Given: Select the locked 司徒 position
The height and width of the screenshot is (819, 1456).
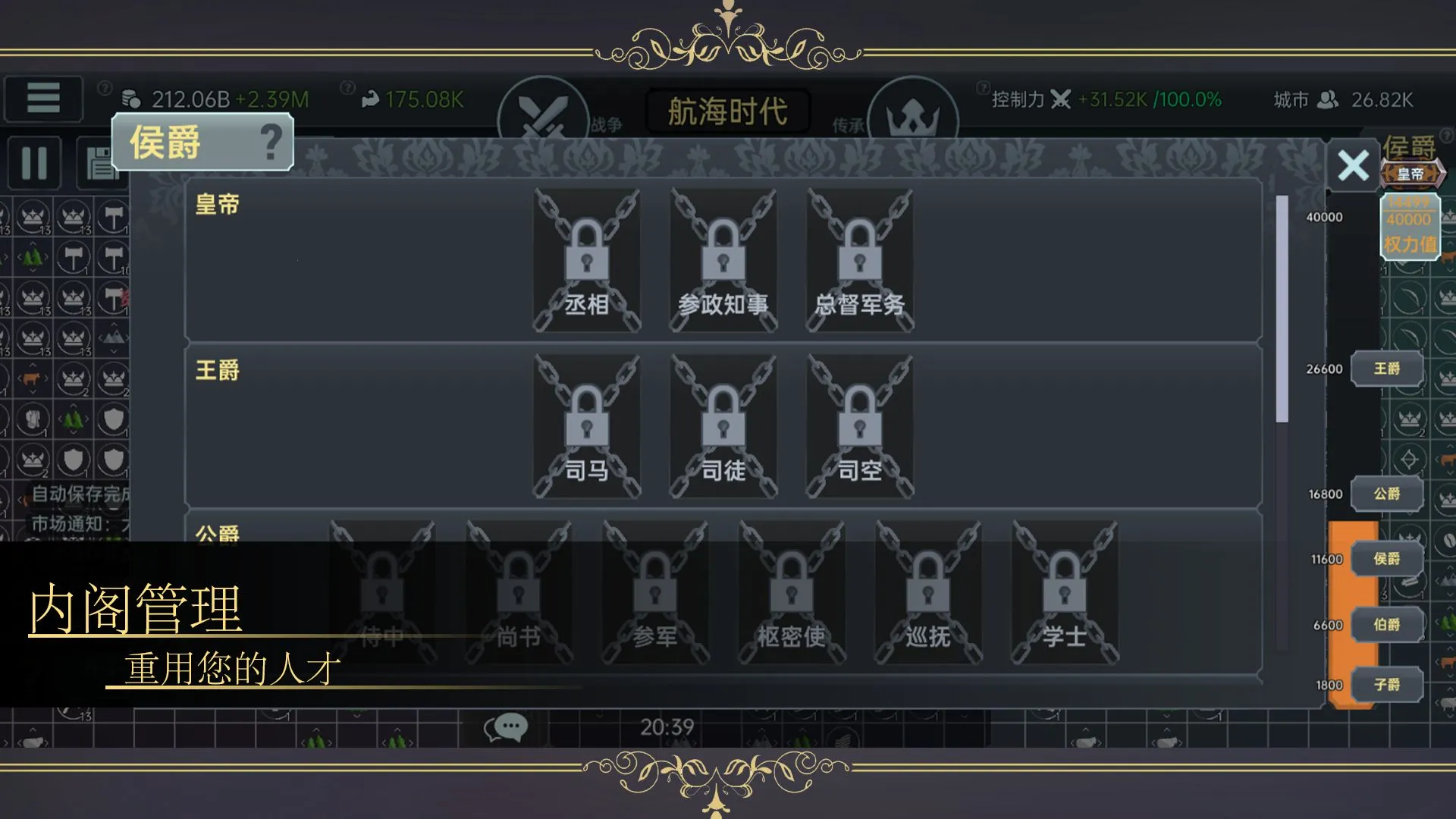Looking at the screenshot, I should pyautogui.click(x=723, y=426).
